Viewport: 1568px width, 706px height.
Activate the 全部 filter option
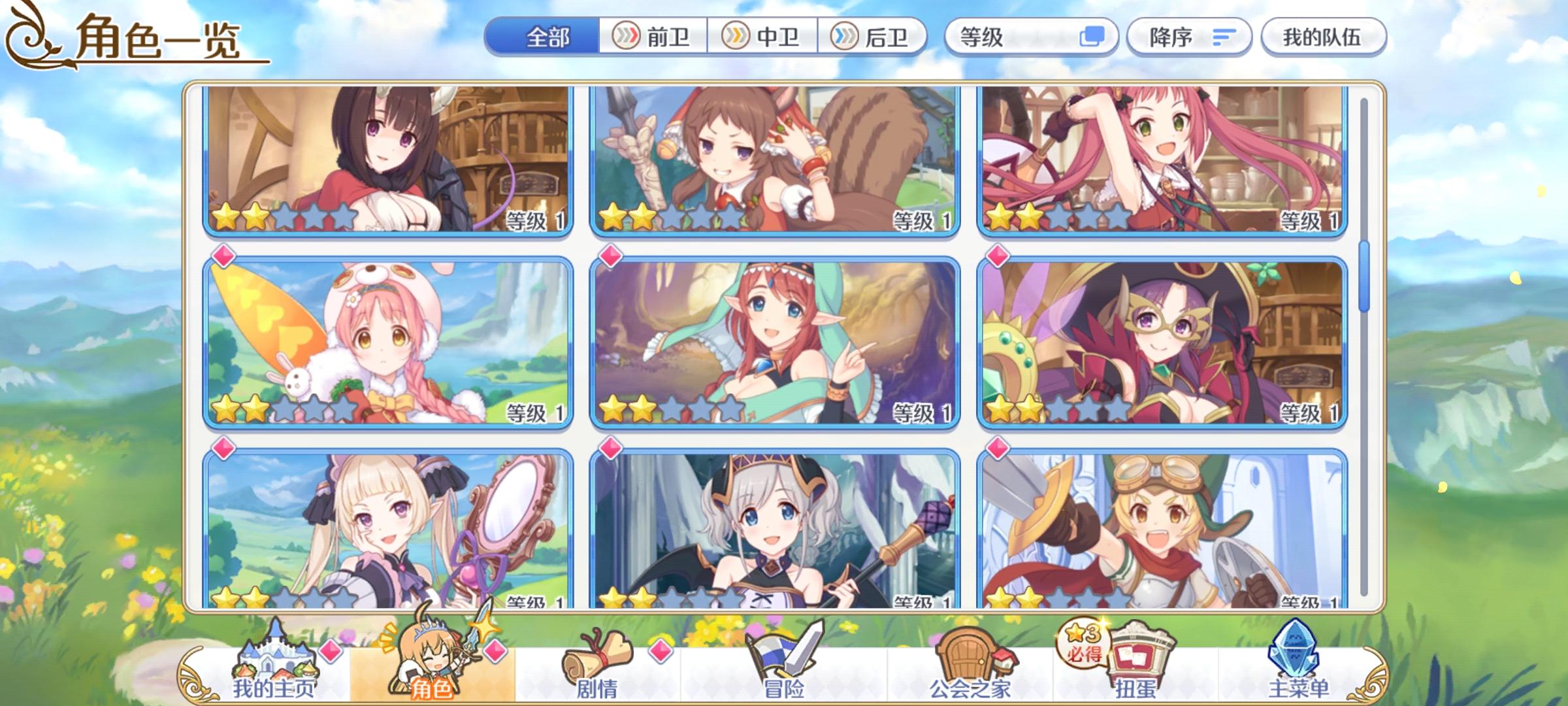click(546, 38)
